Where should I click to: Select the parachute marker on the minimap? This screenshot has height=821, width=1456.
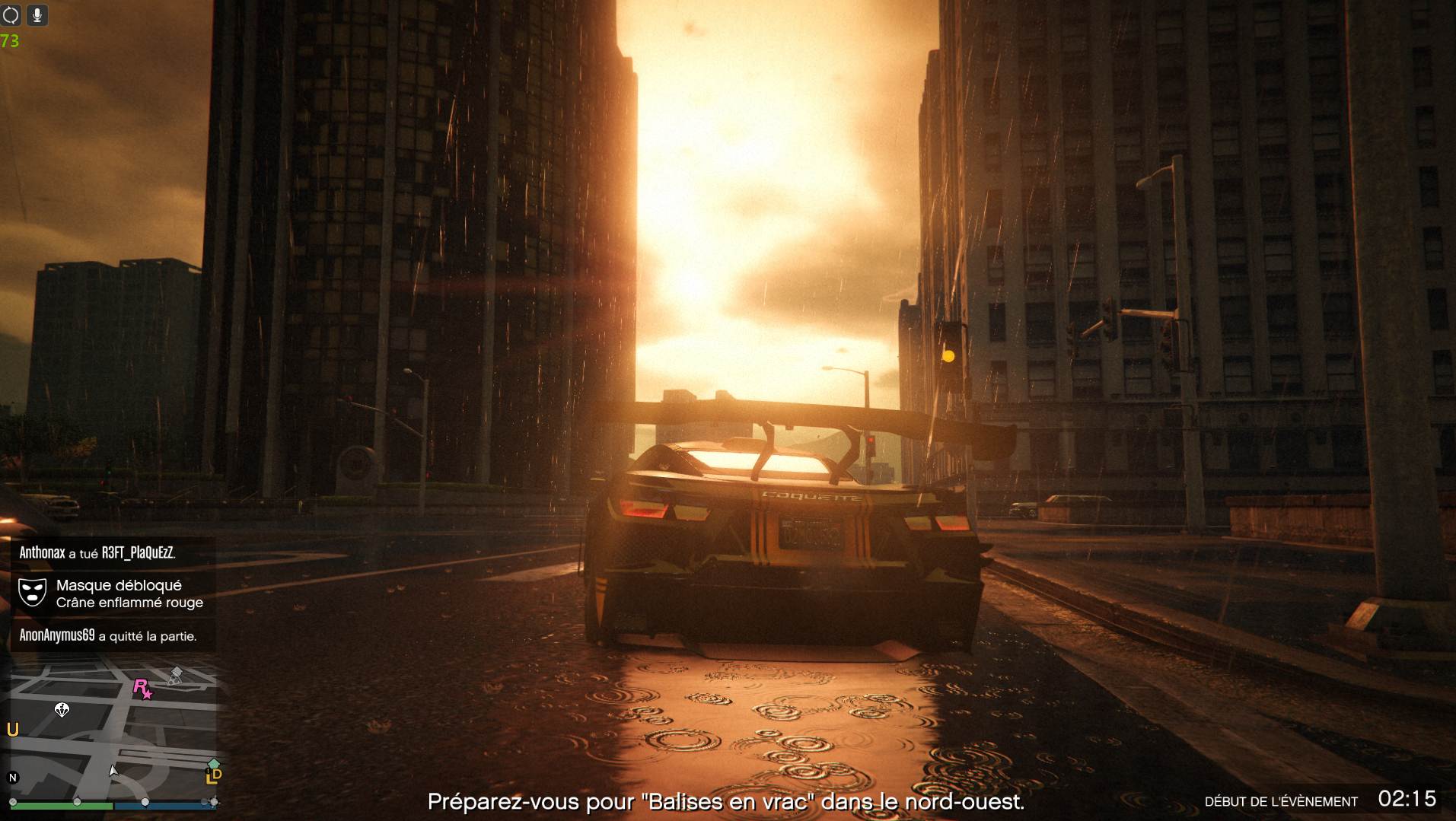[x=62, y=710]
